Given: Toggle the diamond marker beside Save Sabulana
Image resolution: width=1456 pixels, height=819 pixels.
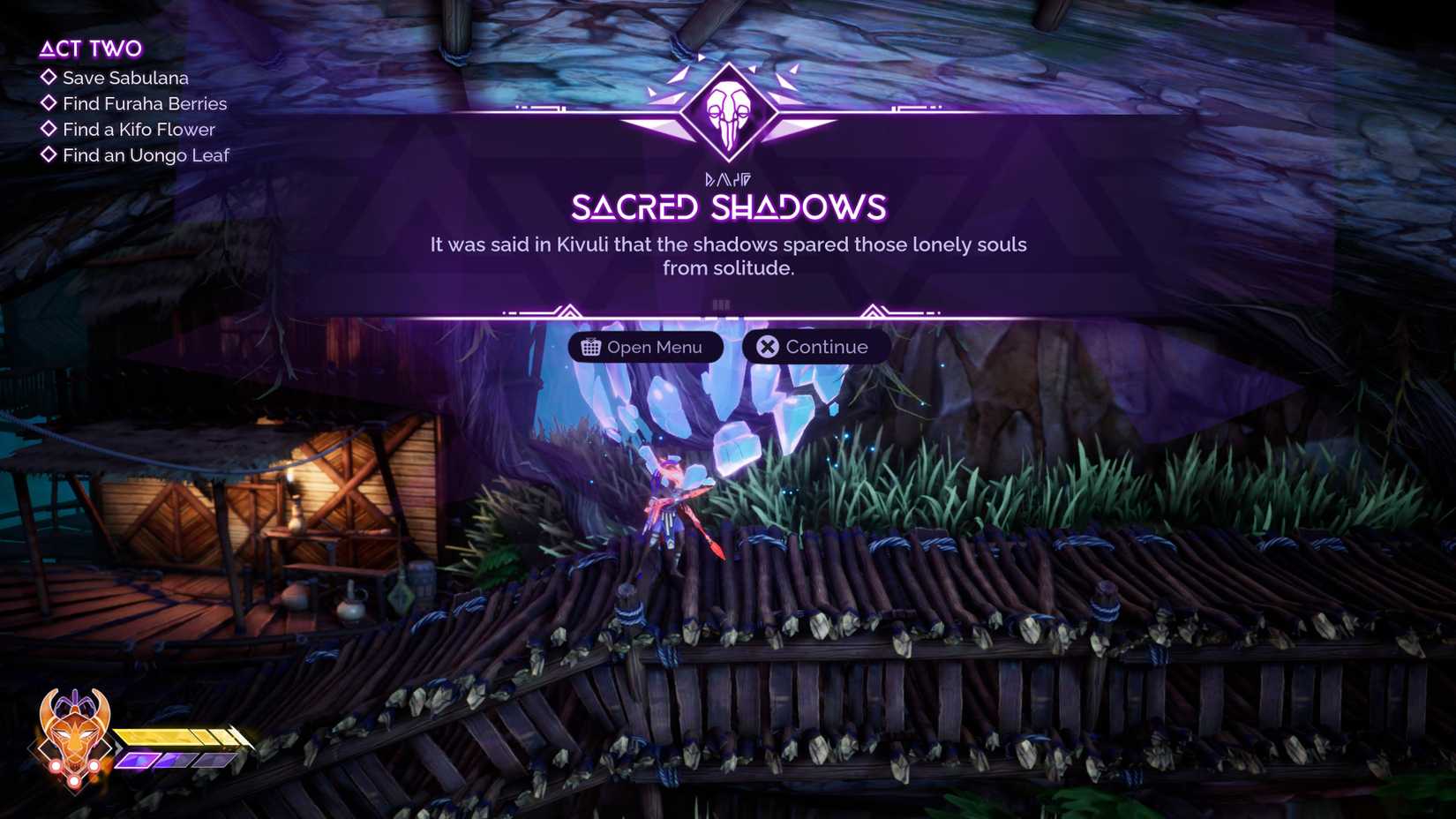Looking at the screenshot, I should 49,78.
